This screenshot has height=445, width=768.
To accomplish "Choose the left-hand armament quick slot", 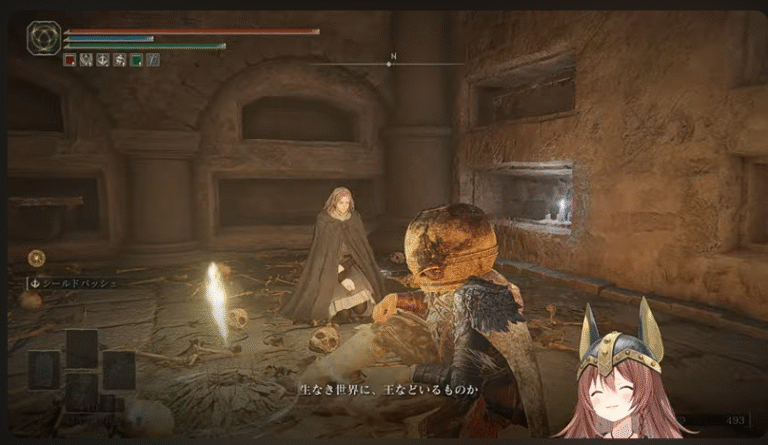I will tap(45, 370).
